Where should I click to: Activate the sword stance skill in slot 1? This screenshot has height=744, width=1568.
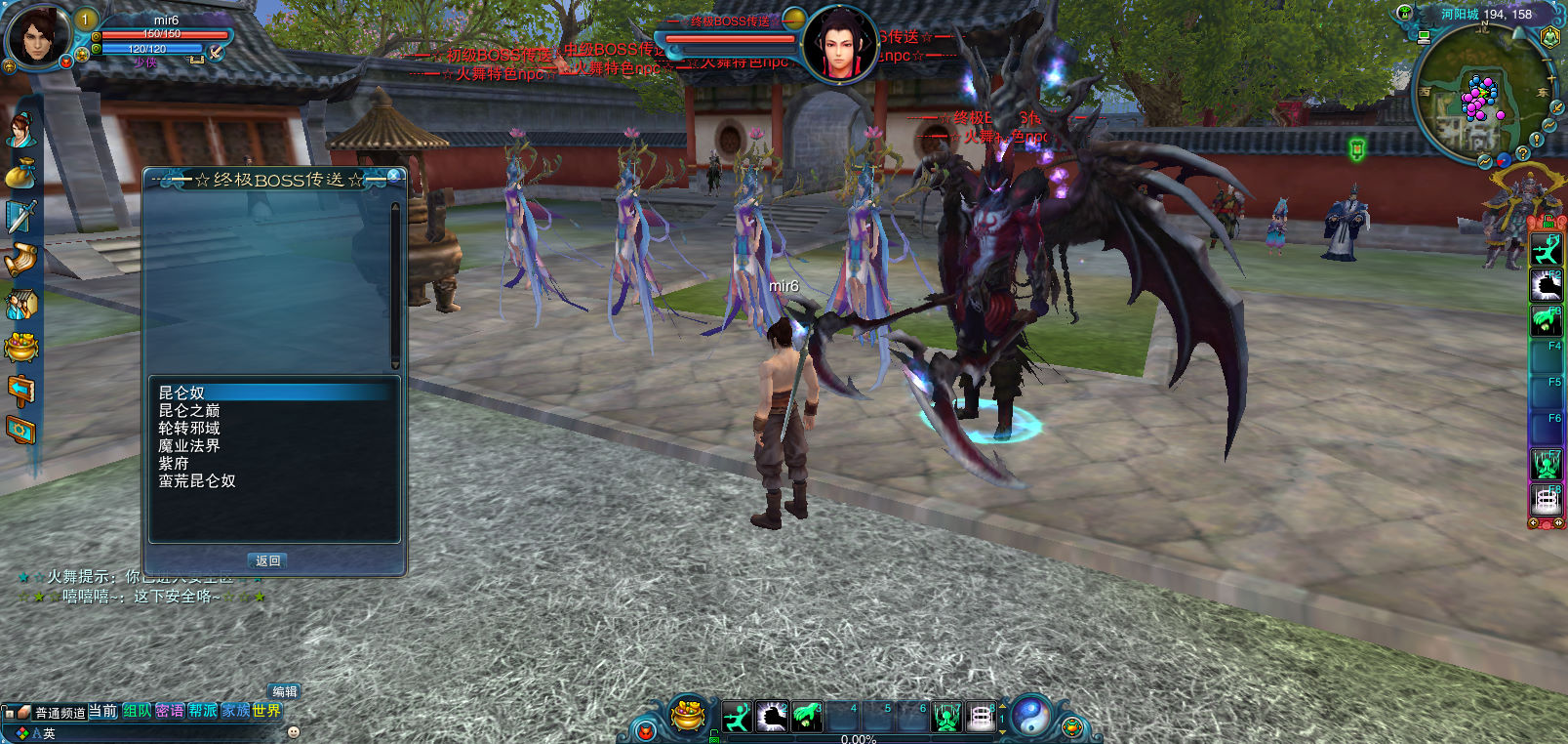coord(737,718)
